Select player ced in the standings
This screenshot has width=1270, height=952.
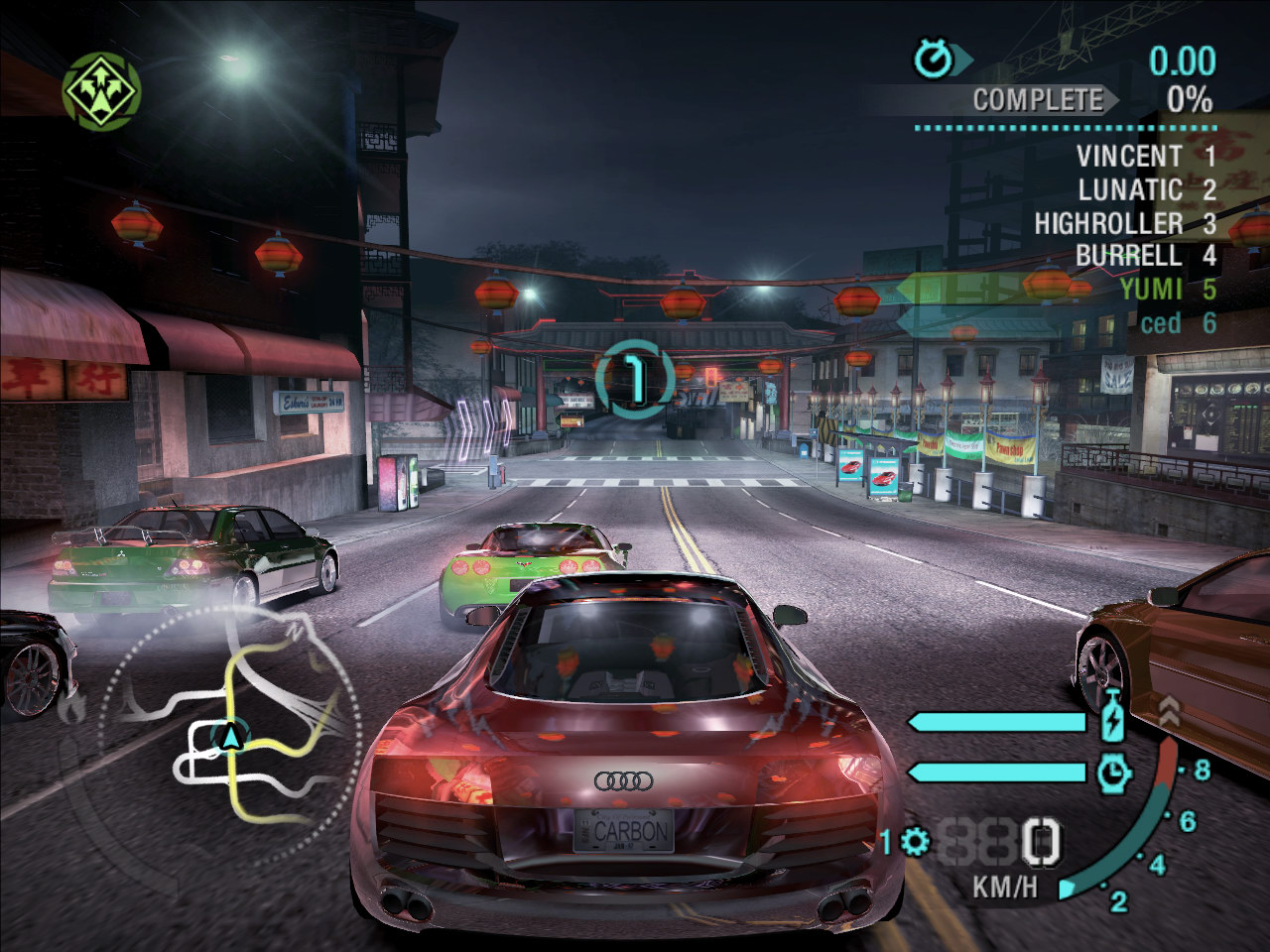(x=1160, y=323)
